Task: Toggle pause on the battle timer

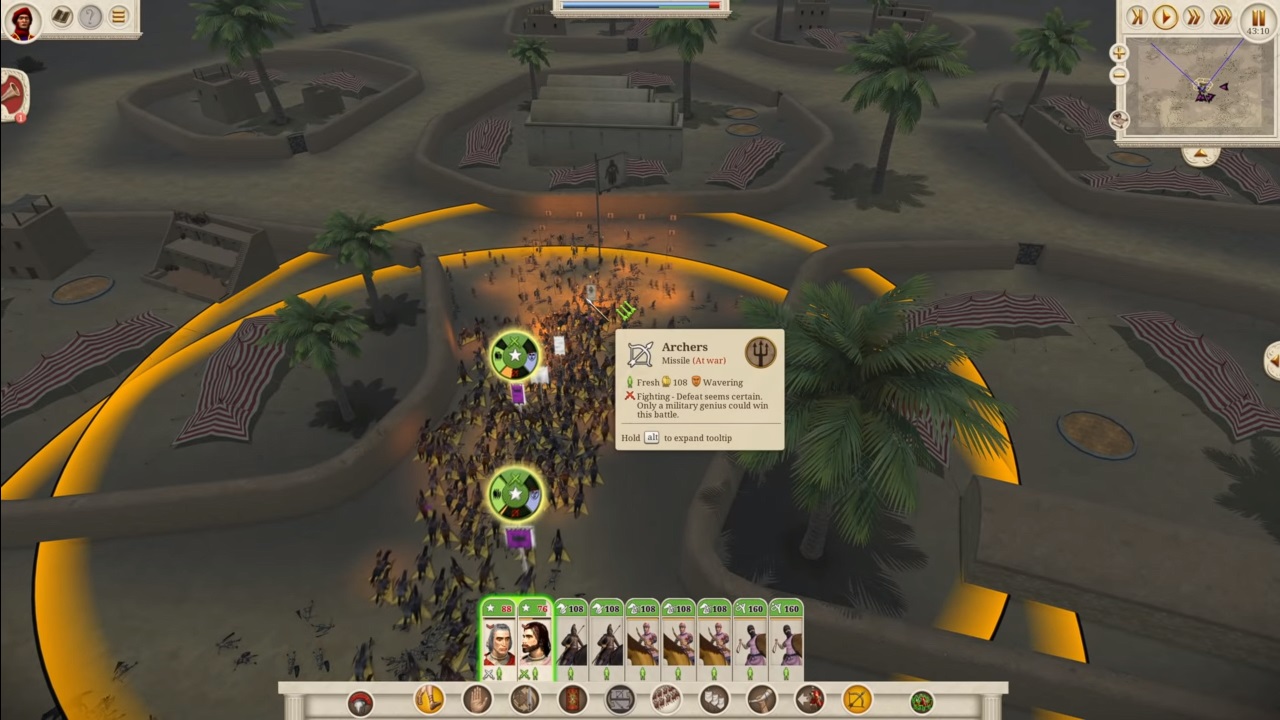Action: point(1257,17)
